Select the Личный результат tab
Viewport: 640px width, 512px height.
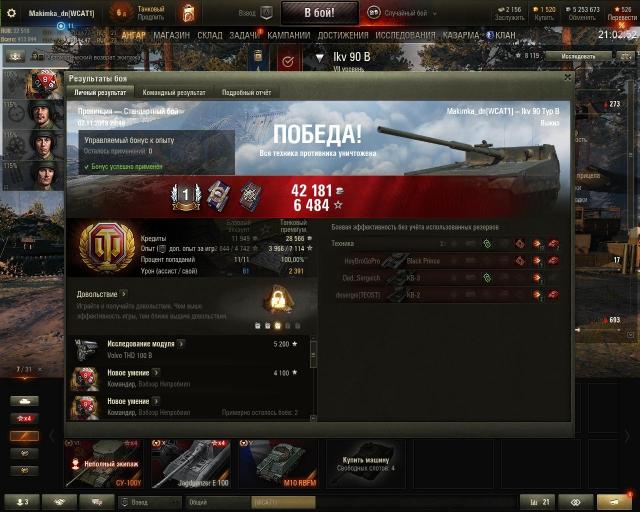click(103, 92)
